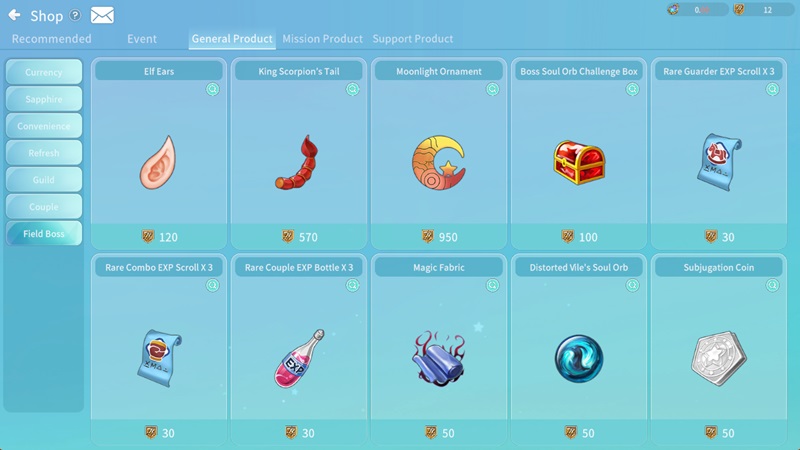The height and width of the screenshot is (450, 800).
Task: Select the Convenience category
Action: [44, 127]
